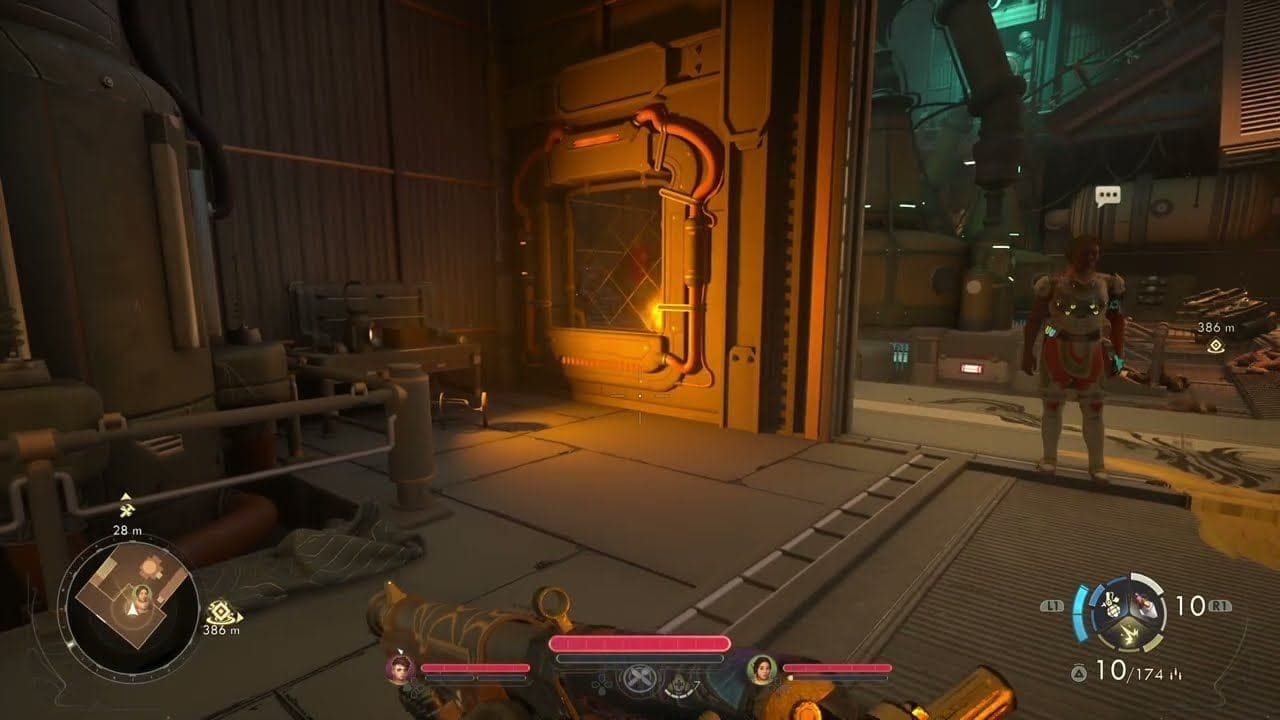This screenshot has width=1280, height=720.
Task: Click the player's red health bar
Action: (639, 642)
